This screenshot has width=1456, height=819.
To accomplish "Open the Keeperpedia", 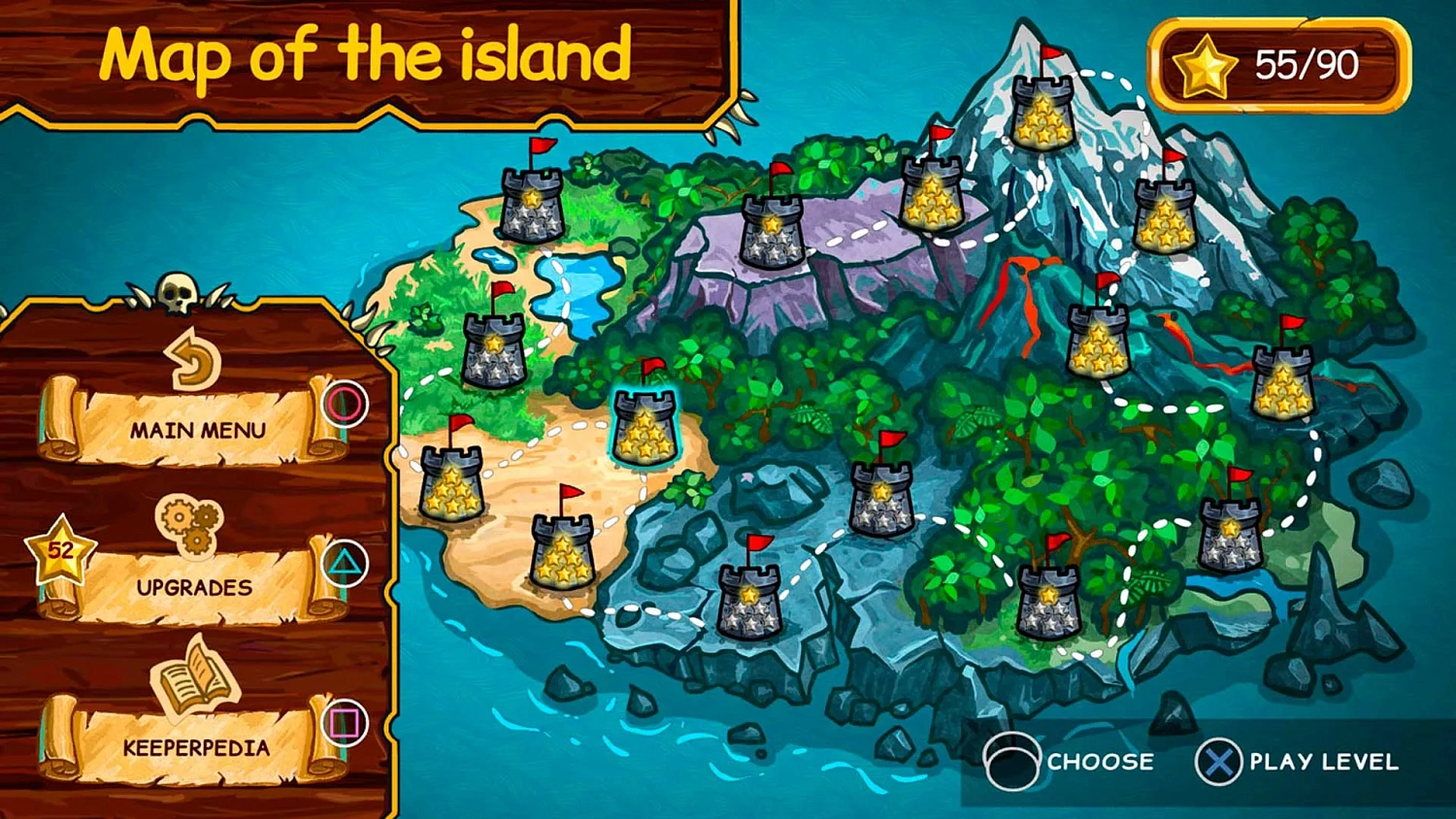I will pos(195,745).
